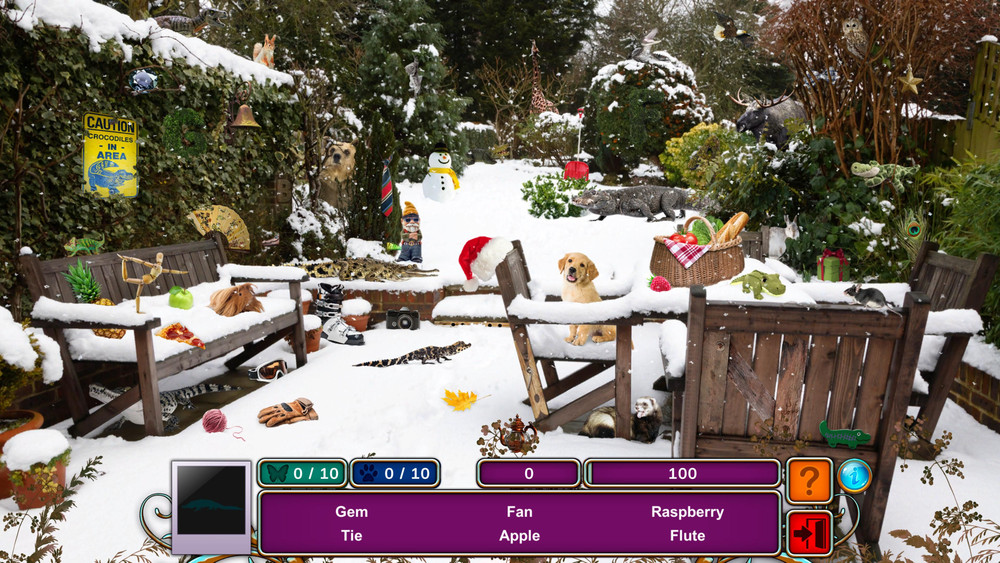
Task: Select 'Fan' from the word list
Action: (x=519, y=511)
